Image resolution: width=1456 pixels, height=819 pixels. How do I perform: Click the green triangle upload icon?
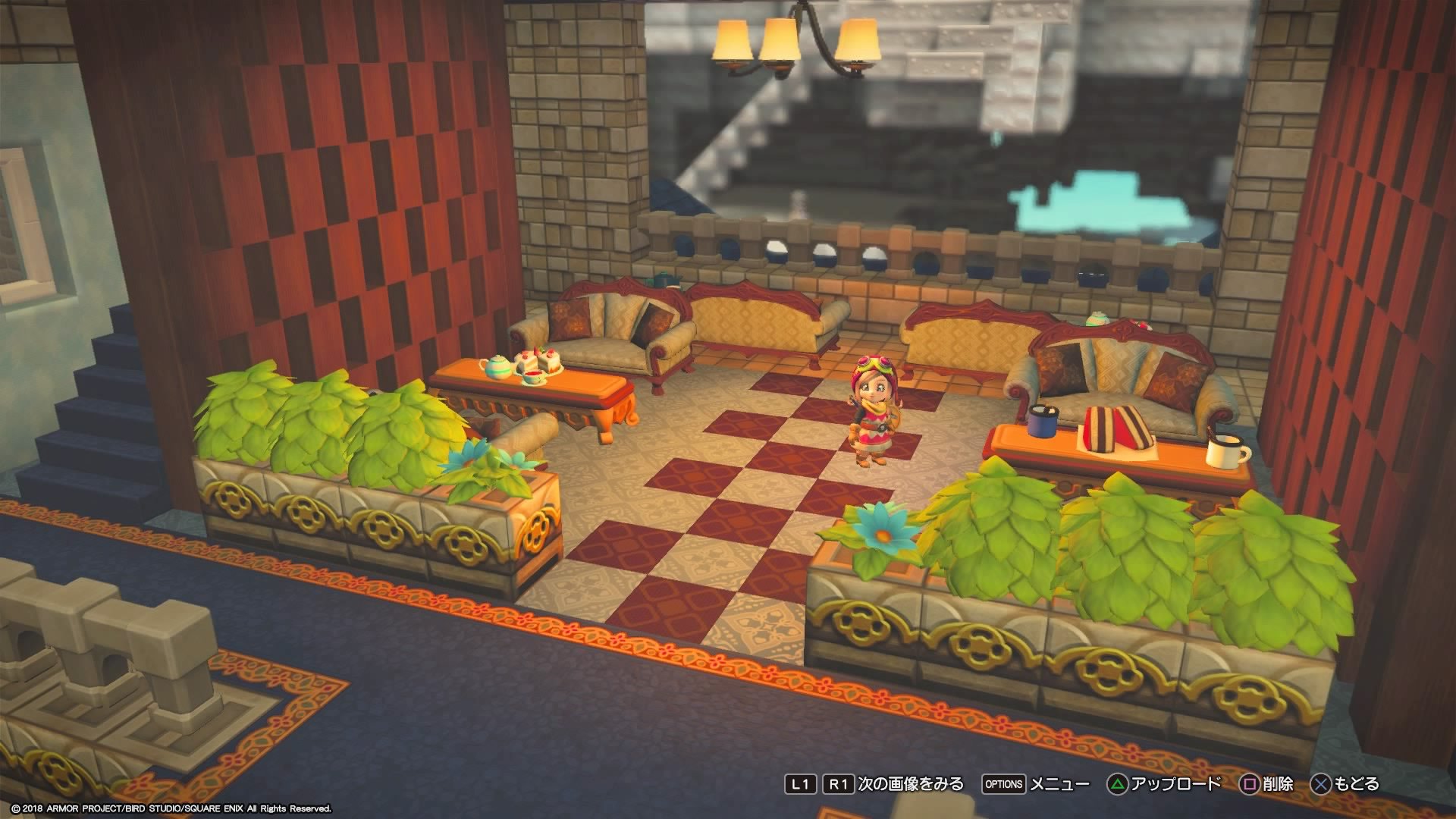(1117, 783)
